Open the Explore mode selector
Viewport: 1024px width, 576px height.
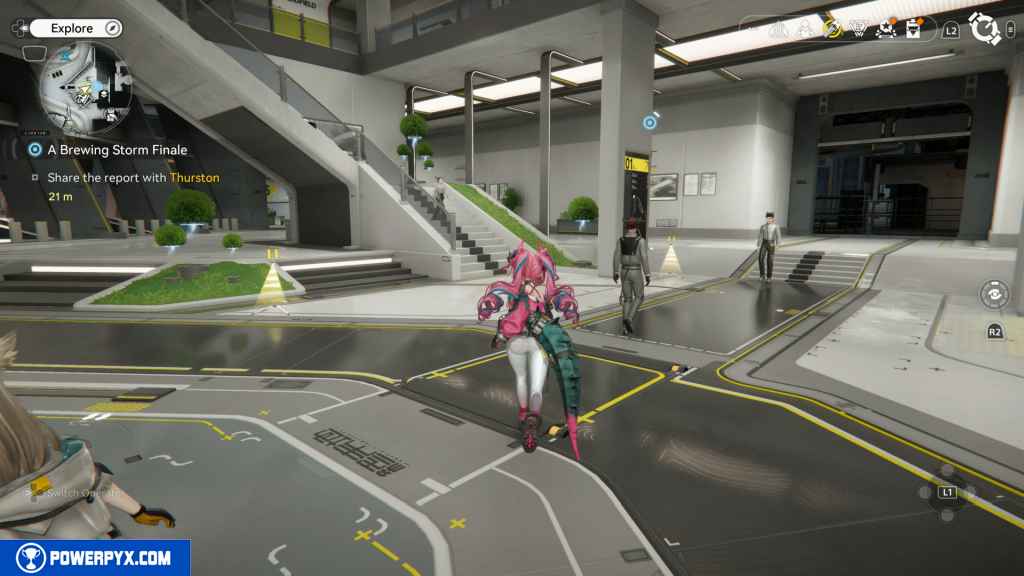coord(74,29)
